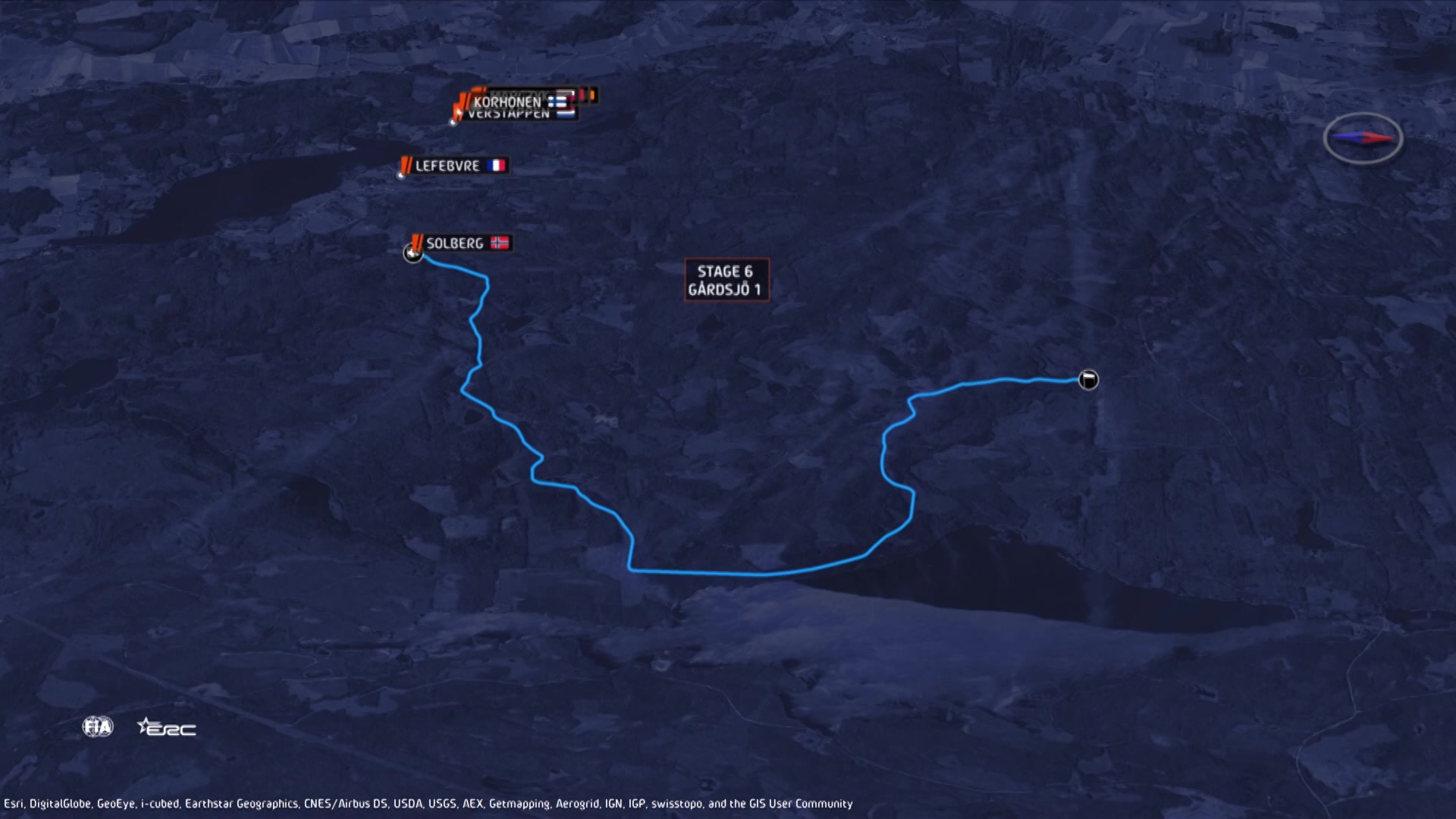Open the STAGE 6 GÅRDSJÖ 1 info panel
Image resolution: width=1456 pixels, height=819 pixels.
coord(726,280)
